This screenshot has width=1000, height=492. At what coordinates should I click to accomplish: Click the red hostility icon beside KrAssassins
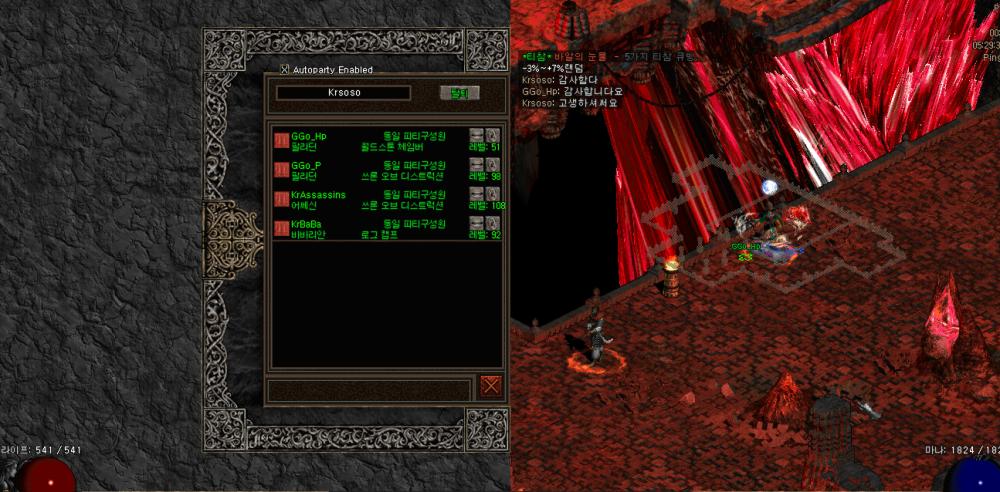click(x=281, y=200)
